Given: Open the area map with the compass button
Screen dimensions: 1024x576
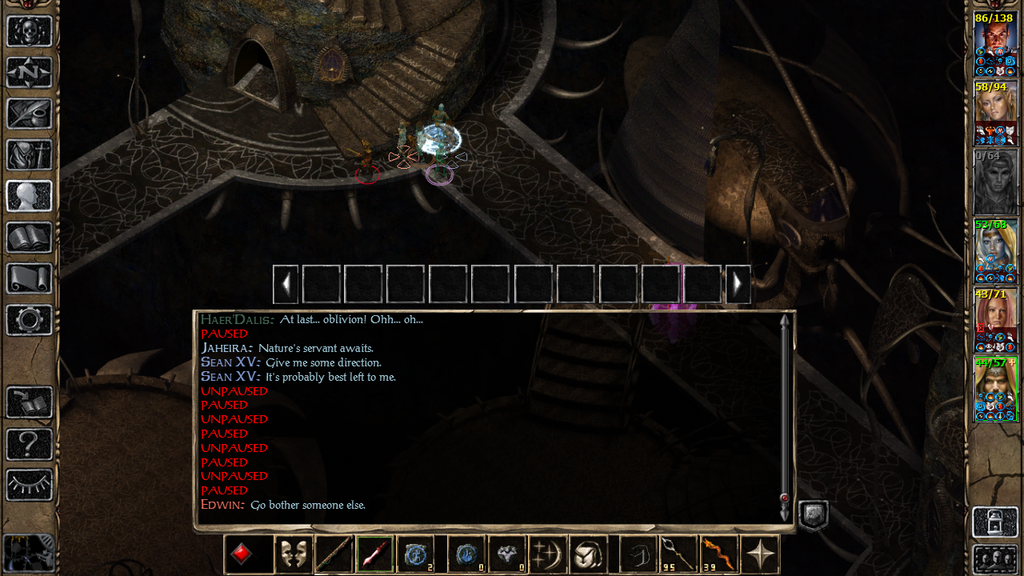Looking at the screenshot, I should click(x=29, y=71).
